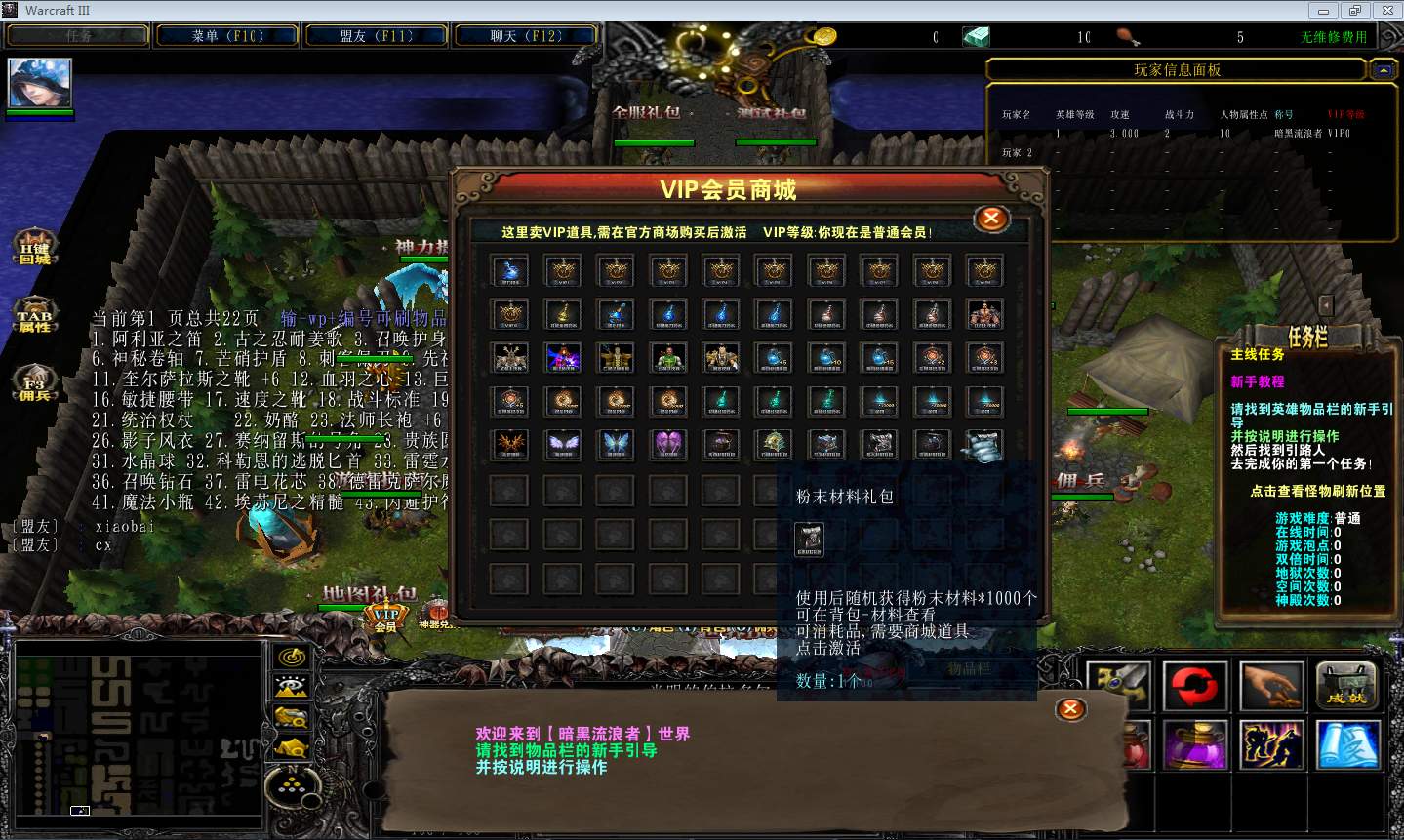Dismiss the welcome message parchment

pos(1070,709)
